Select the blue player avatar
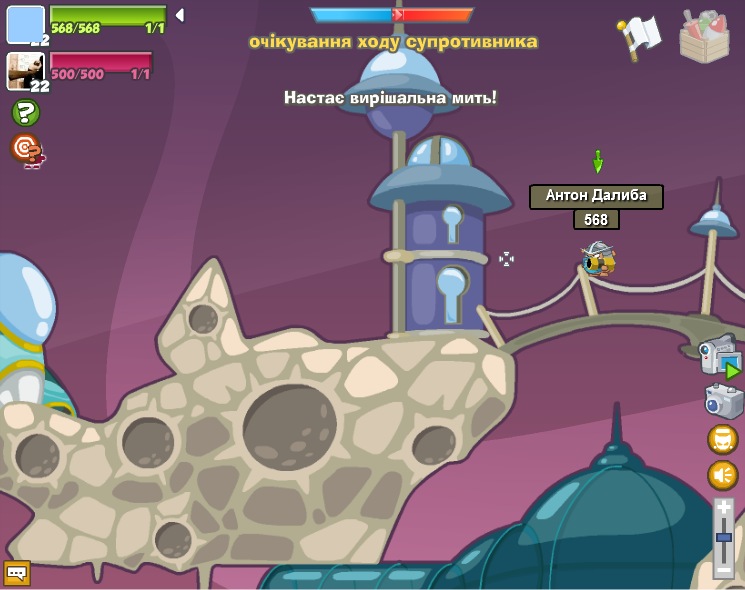 click(26, 24)
